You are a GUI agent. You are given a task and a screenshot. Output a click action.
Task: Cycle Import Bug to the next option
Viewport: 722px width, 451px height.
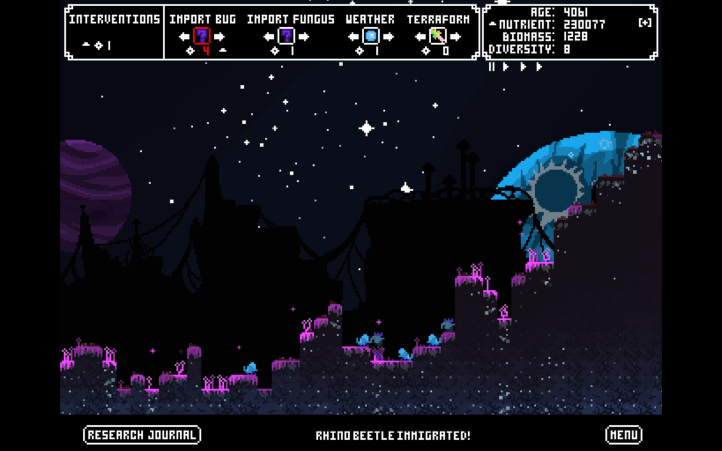click(220, 37)
